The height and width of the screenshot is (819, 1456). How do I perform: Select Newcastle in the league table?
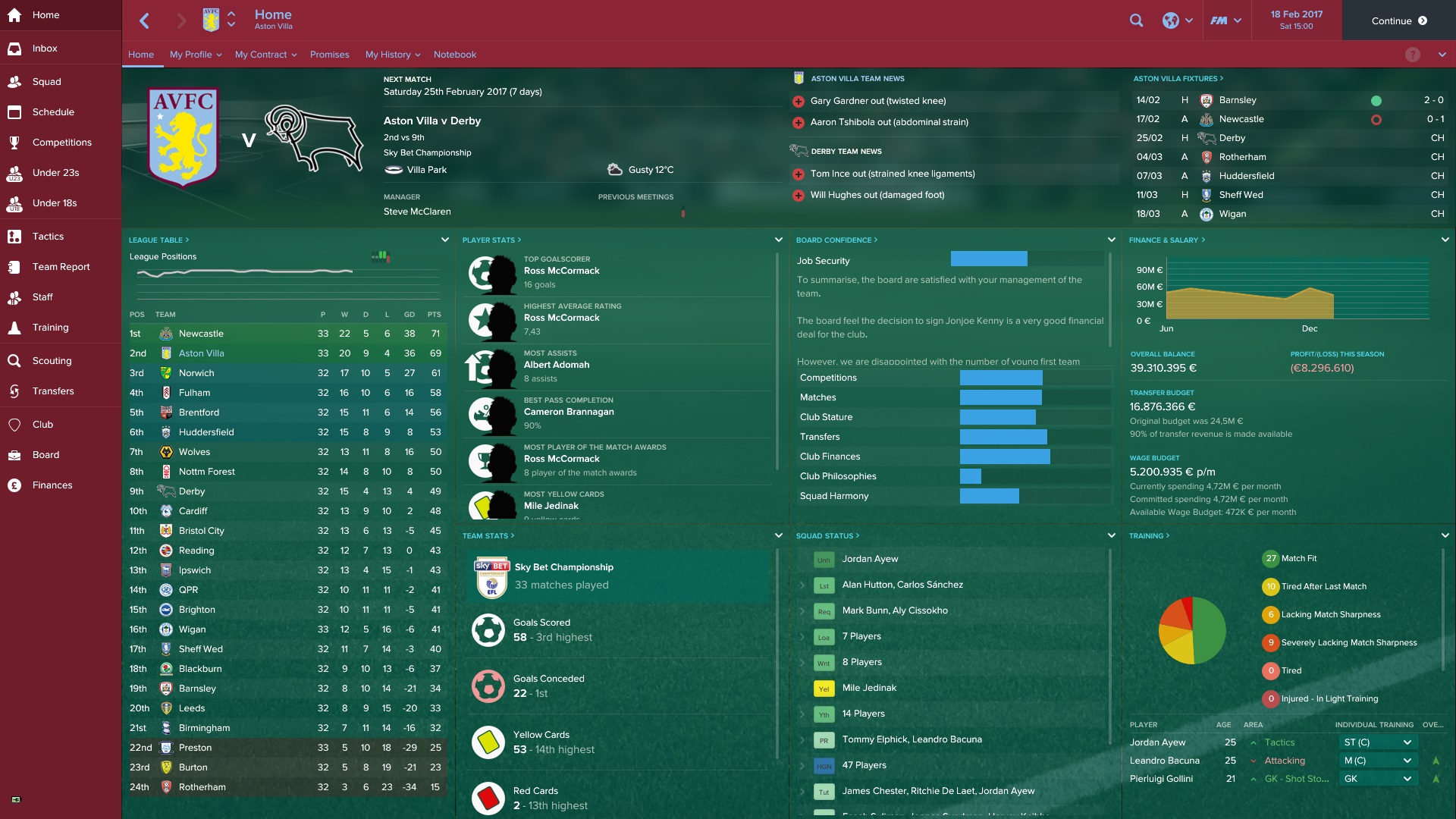click(201, 334)
